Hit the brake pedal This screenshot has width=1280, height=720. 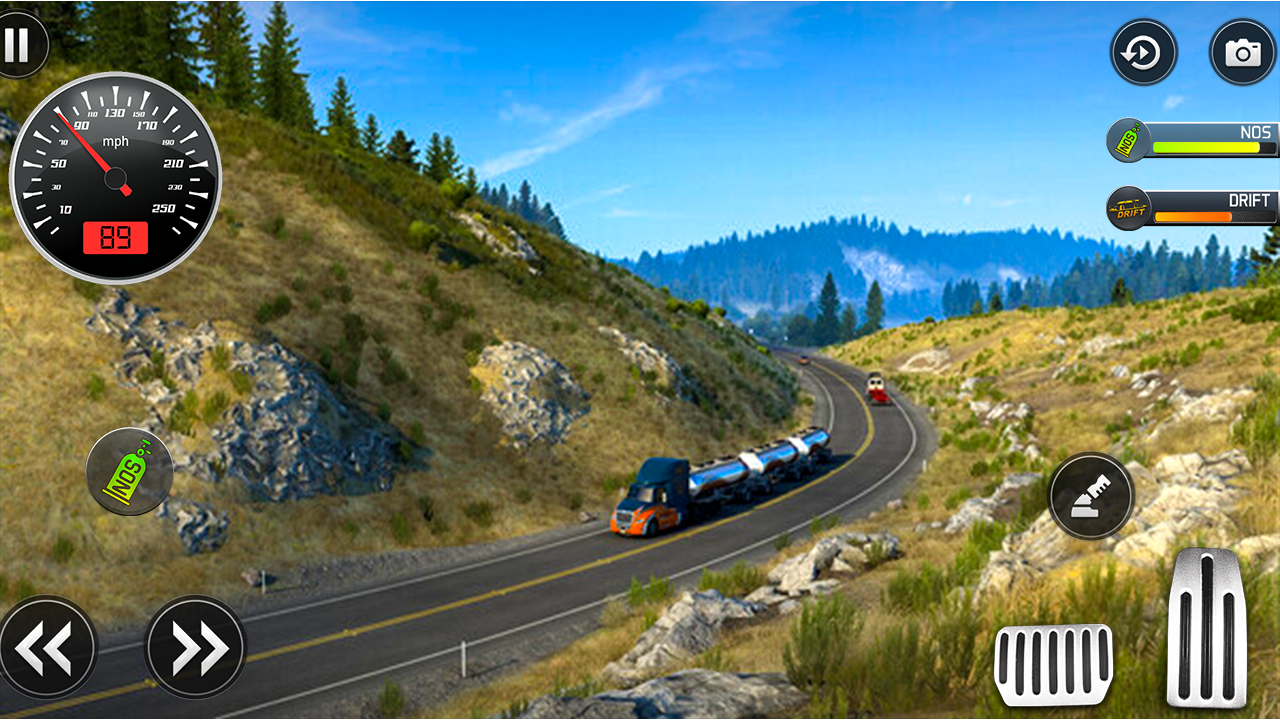1053,665
